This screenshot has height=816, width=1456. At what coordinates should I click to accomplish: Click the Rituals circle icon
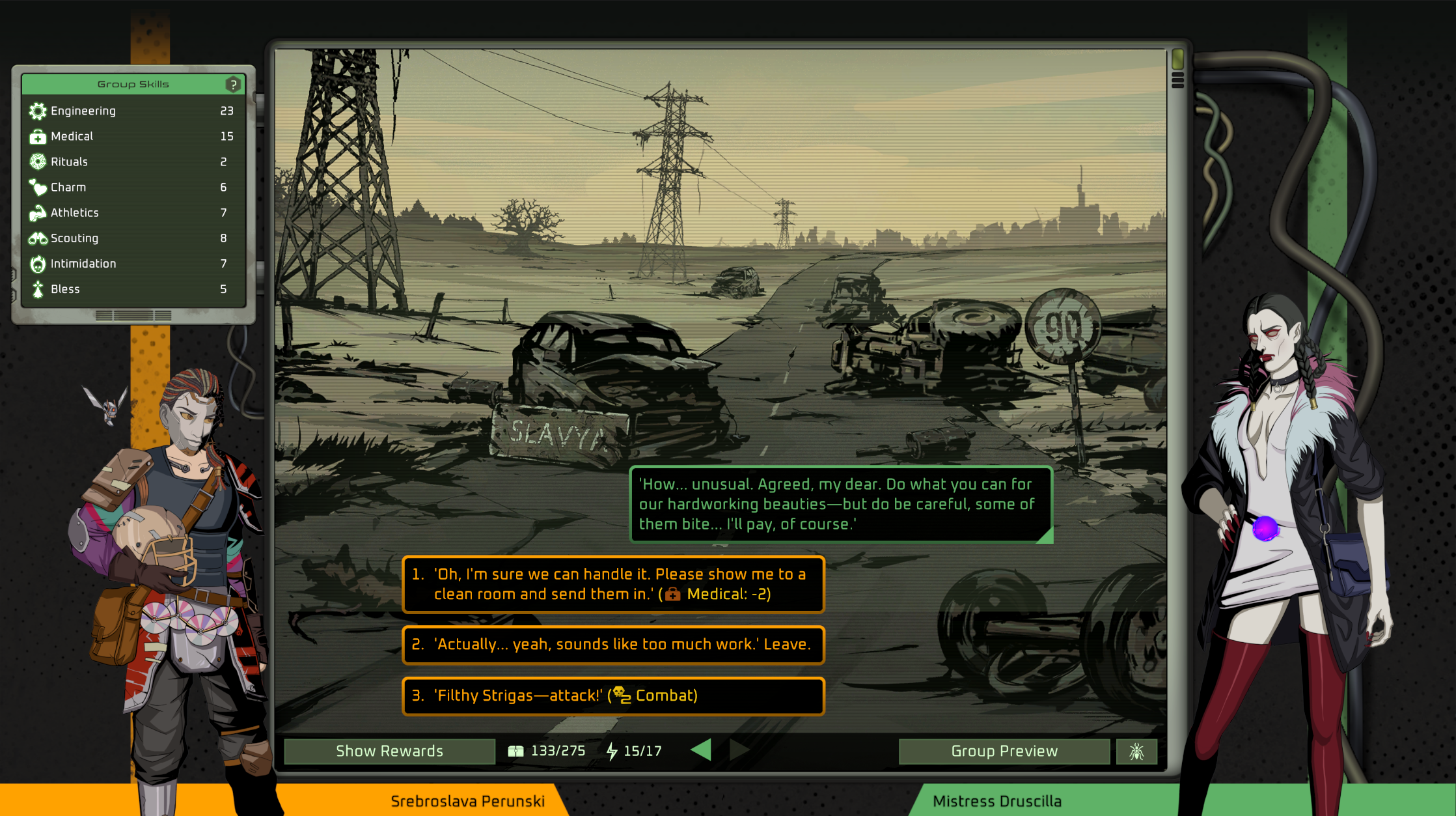tap(38, 162)
